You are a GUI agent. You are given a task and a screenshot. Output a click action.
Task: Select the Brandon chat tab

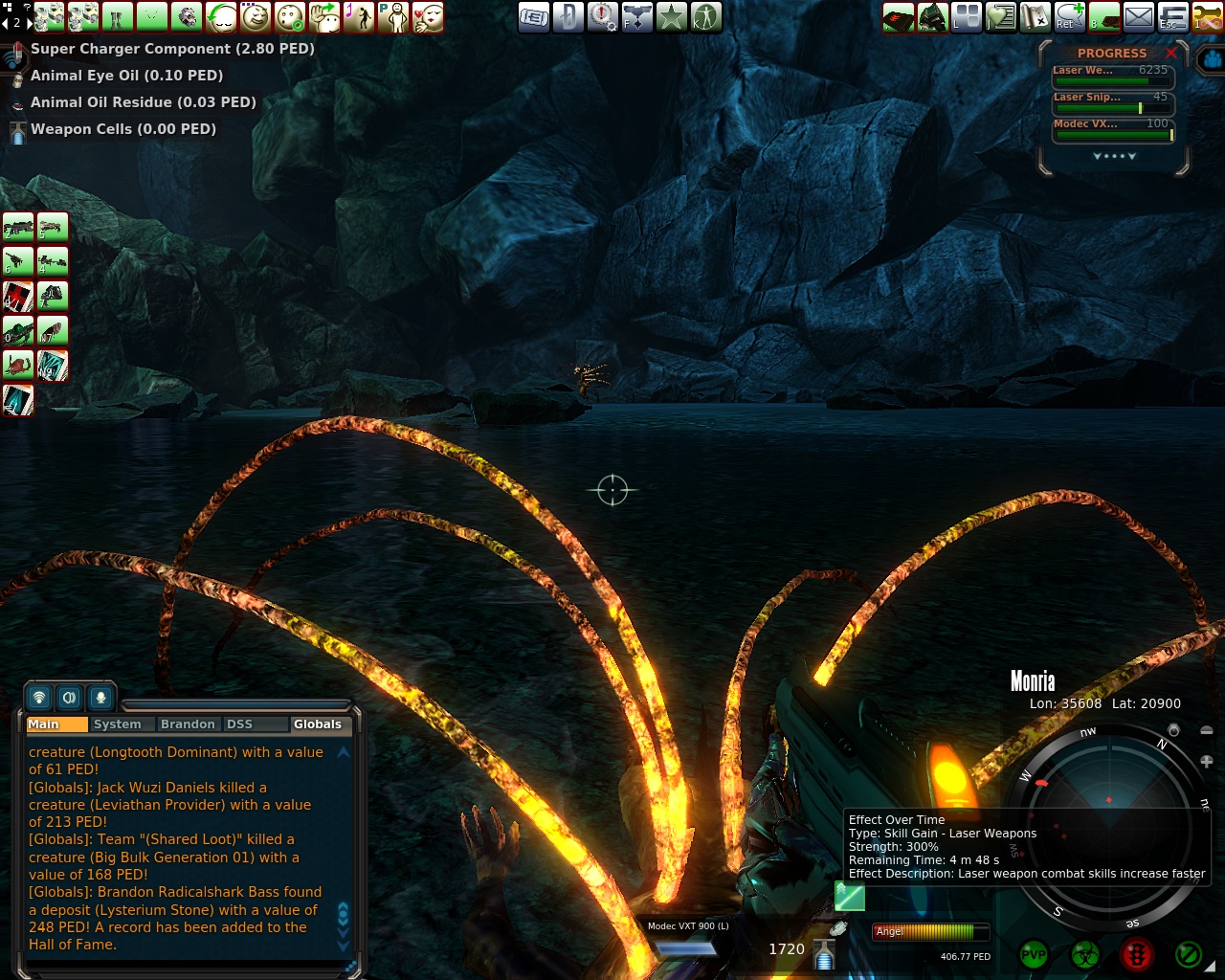[x=188, y=724]
